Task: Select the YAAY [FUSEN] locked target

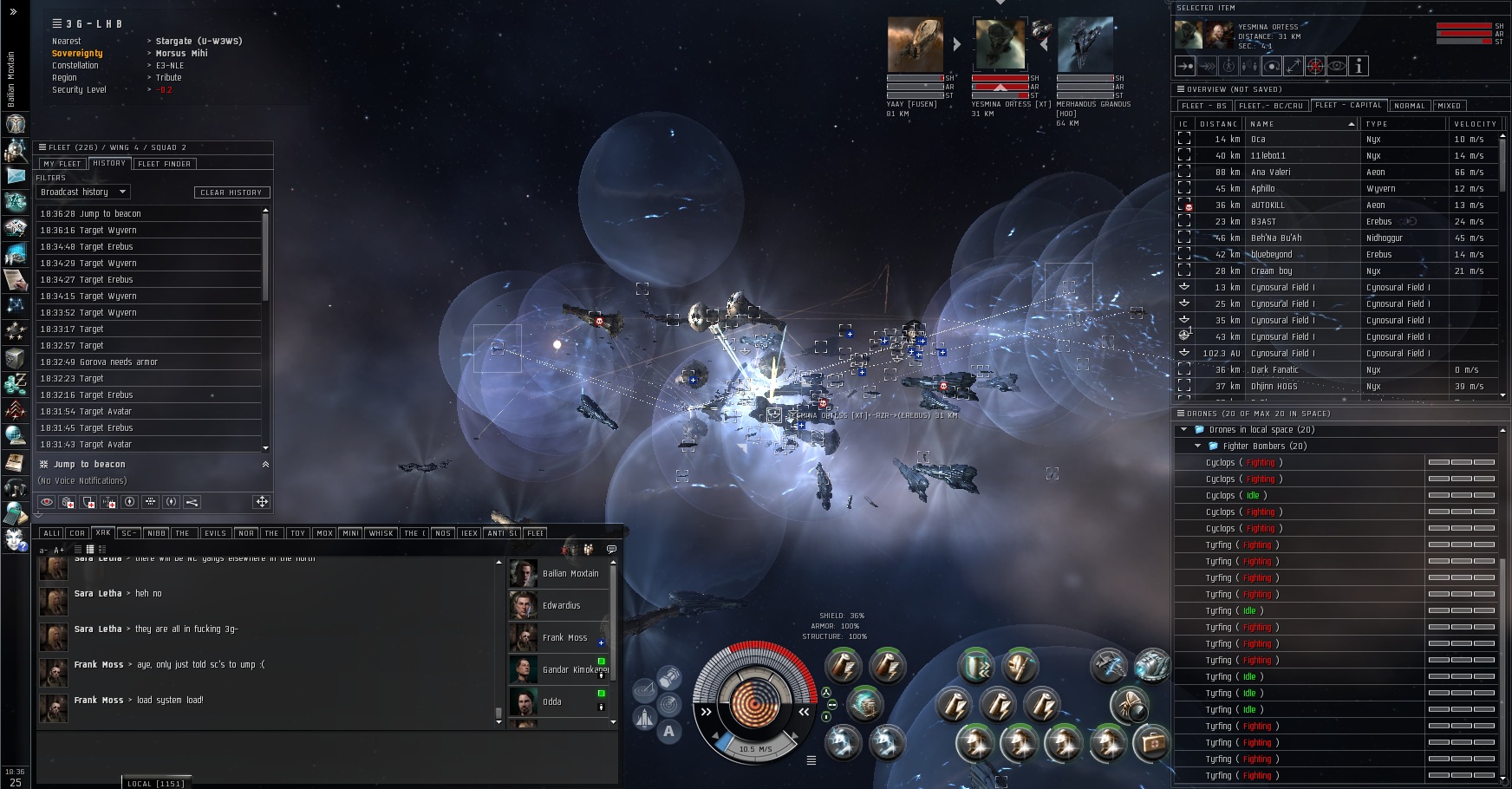Action: point(915,44)
